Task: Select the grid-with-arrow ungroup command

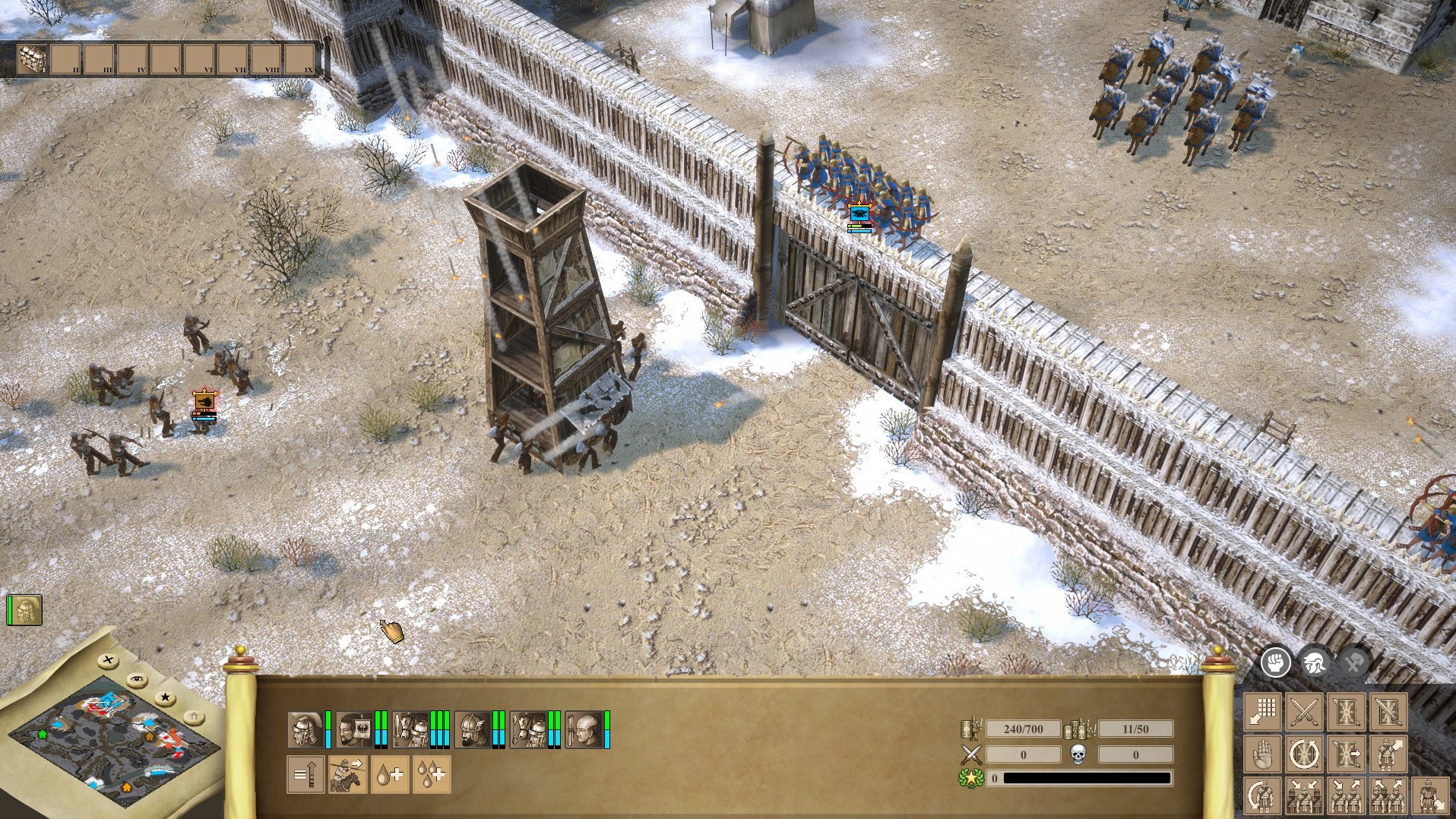Action: [1262, 713]
